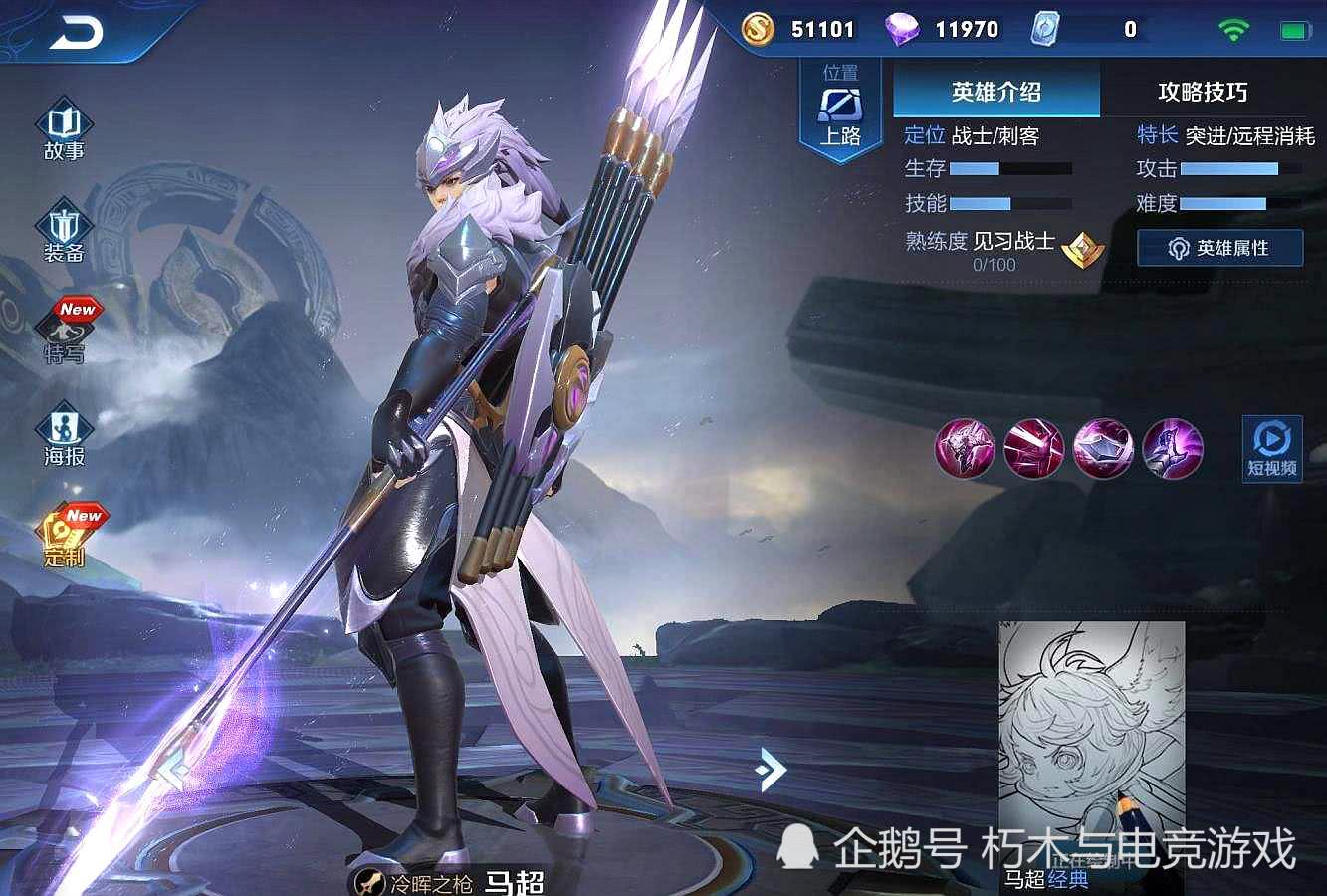The image size is (1327, 896).
Task: Select the second skill icon with crossed slashes
Action: [x=1033, y=448]
